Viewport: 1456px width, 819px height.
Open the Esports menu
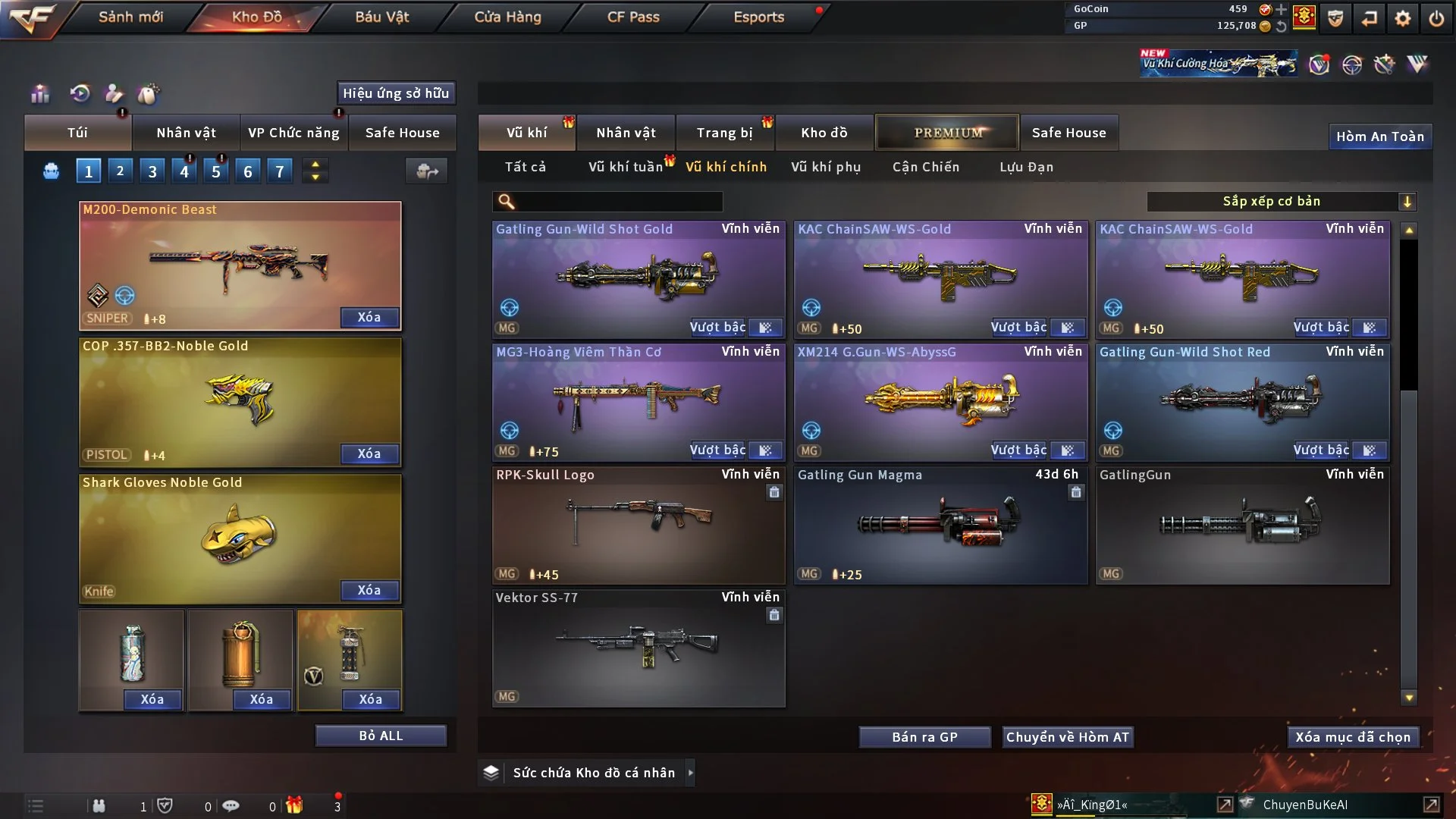(758, 17)
